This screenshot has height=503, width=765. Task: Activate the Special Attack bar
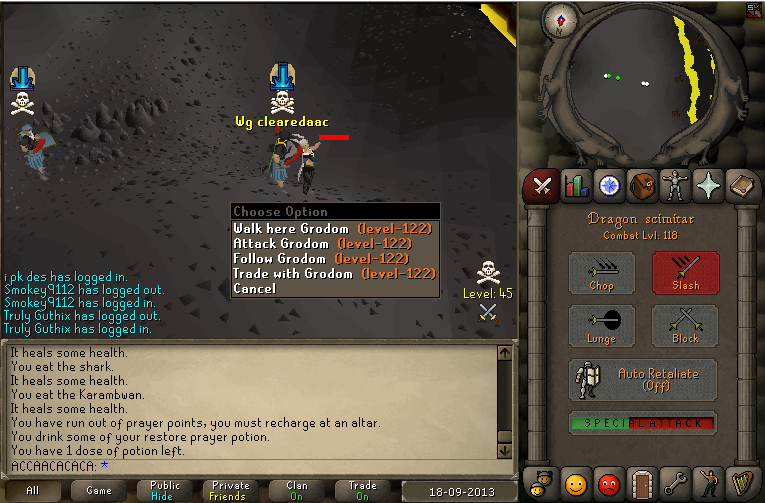coord(643,423)
